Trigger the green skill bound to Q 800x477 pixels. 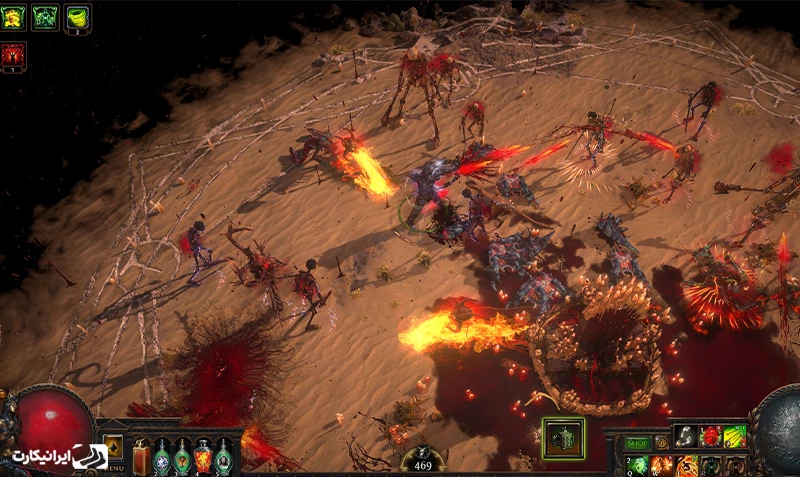coord(637,465)
